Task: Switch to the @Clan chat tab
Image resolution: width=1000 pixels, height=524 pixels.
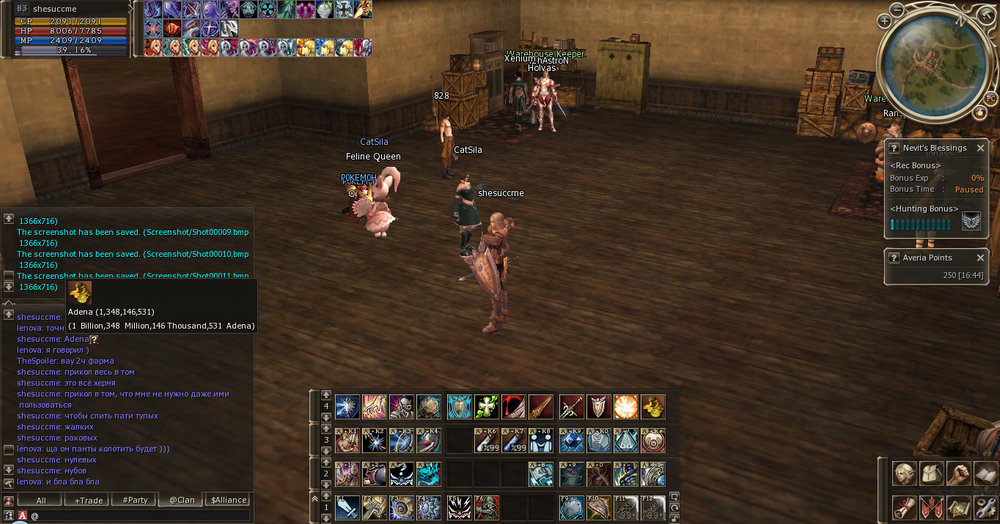Action: click(x=180, y=500)
